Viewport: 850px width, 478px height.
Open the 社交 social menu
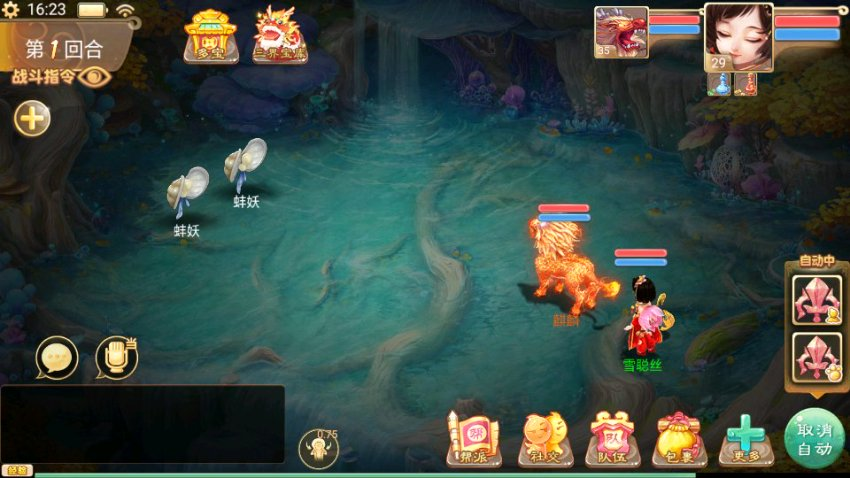pyautogui.click(x=545, y=440)
